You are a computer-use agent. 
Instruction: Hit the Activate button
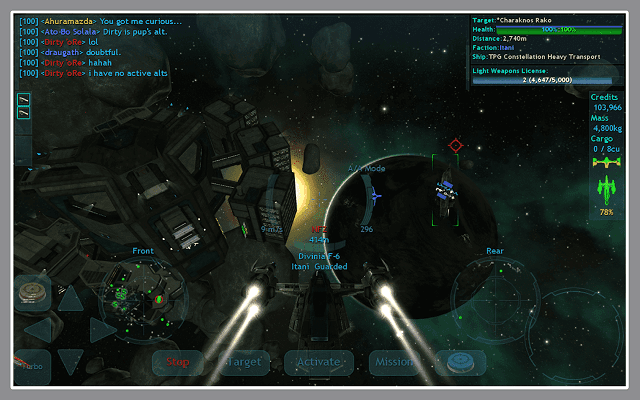318,361
